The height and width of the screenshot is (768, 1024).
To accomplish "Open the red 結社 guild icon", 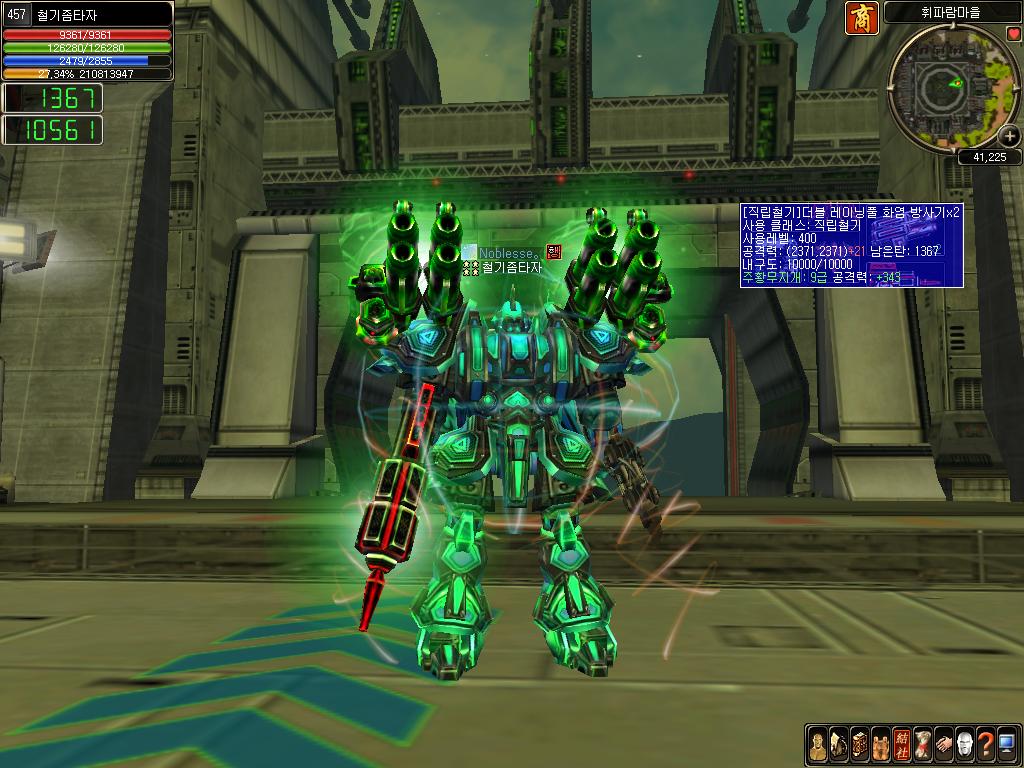I will pyautogui.click(x=901, y=745).
